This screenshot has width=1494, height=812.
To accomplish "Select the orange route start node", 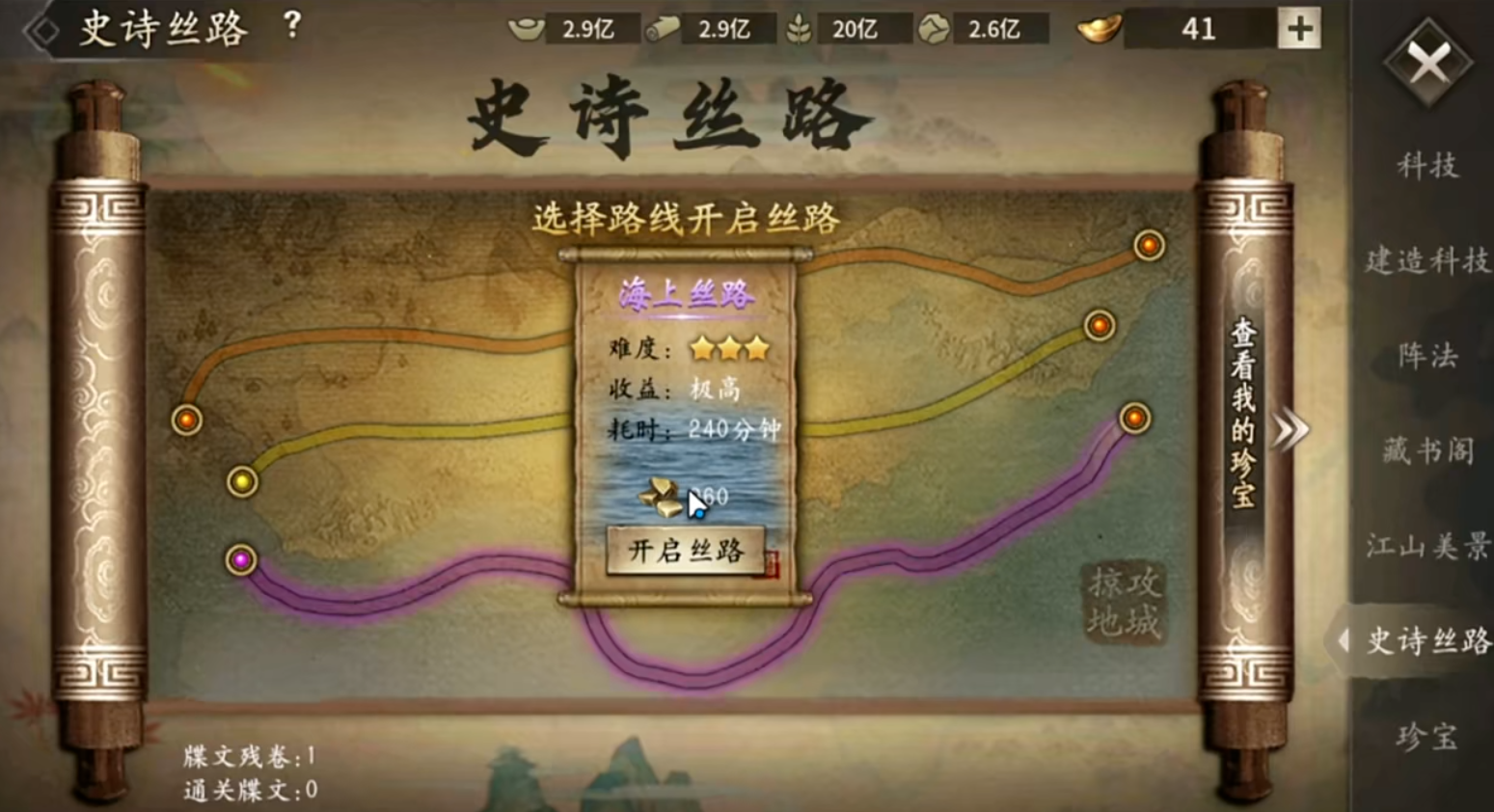I will coord(185,420).
